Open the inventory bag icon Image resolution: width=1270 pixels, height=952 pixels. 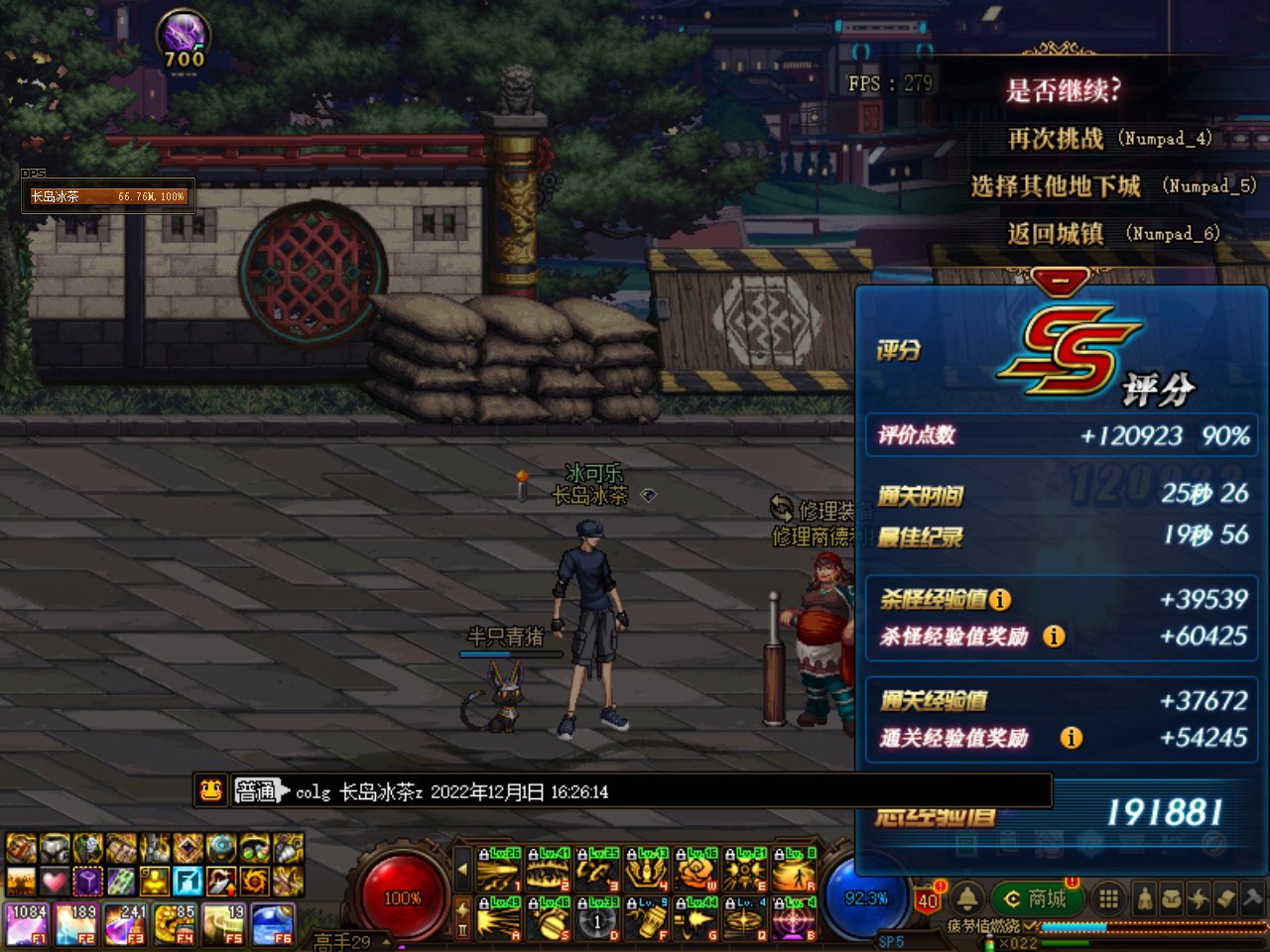(1172, 898)
